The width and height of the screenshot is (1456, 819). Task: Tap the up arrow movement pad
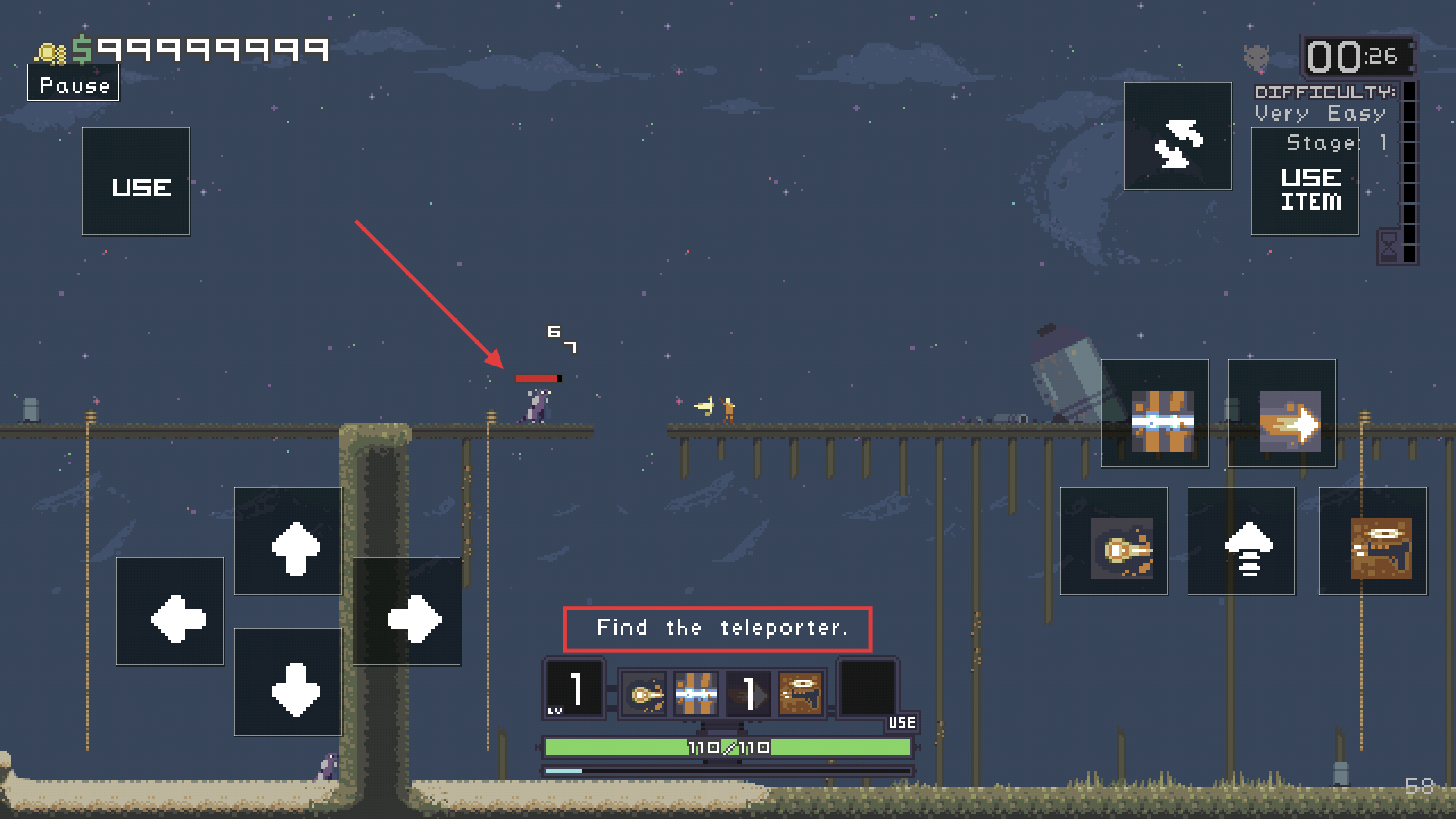[288, 541]
